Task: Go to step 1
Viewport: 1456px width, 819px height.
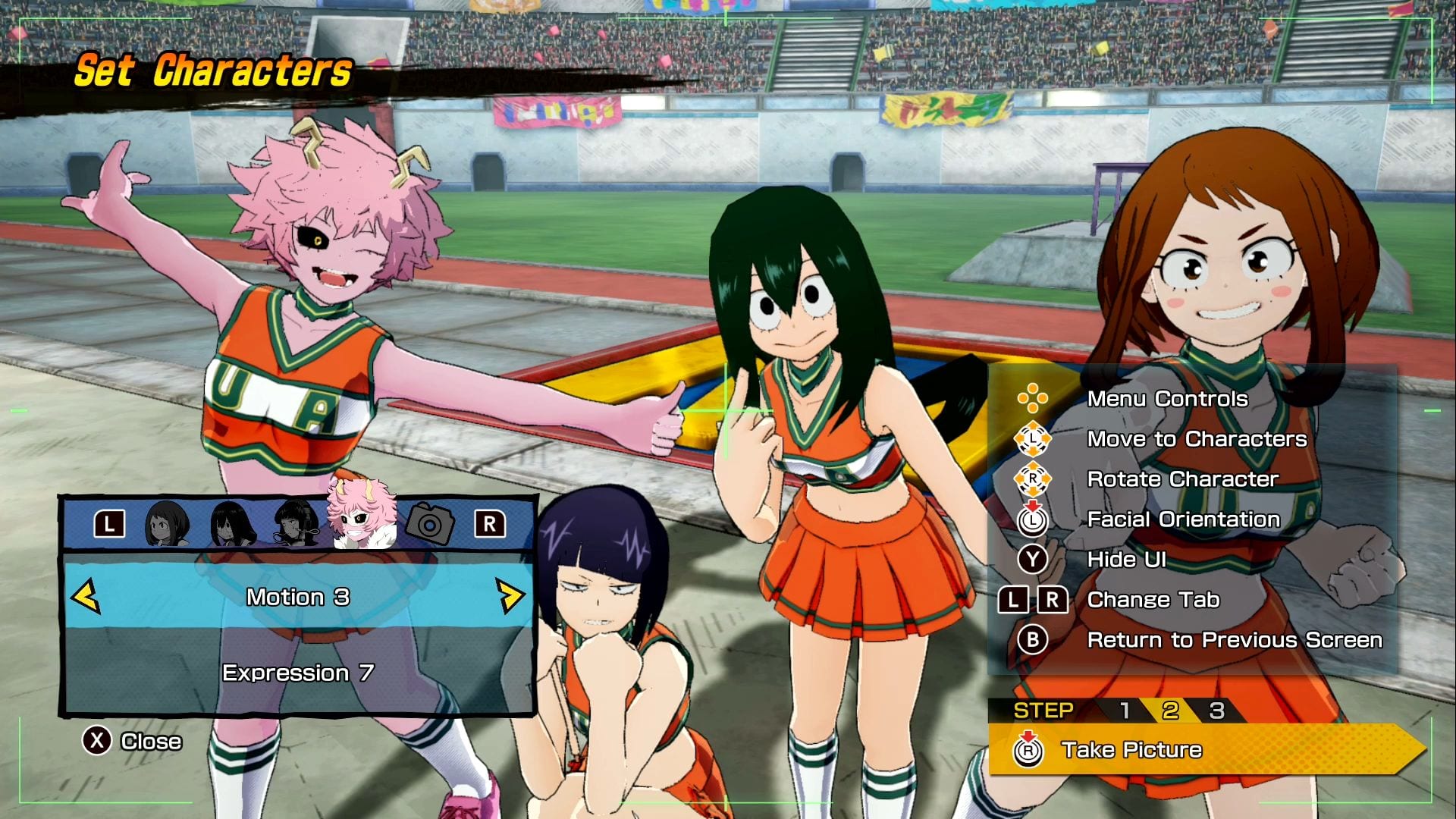Action: tap(1125, 711)
